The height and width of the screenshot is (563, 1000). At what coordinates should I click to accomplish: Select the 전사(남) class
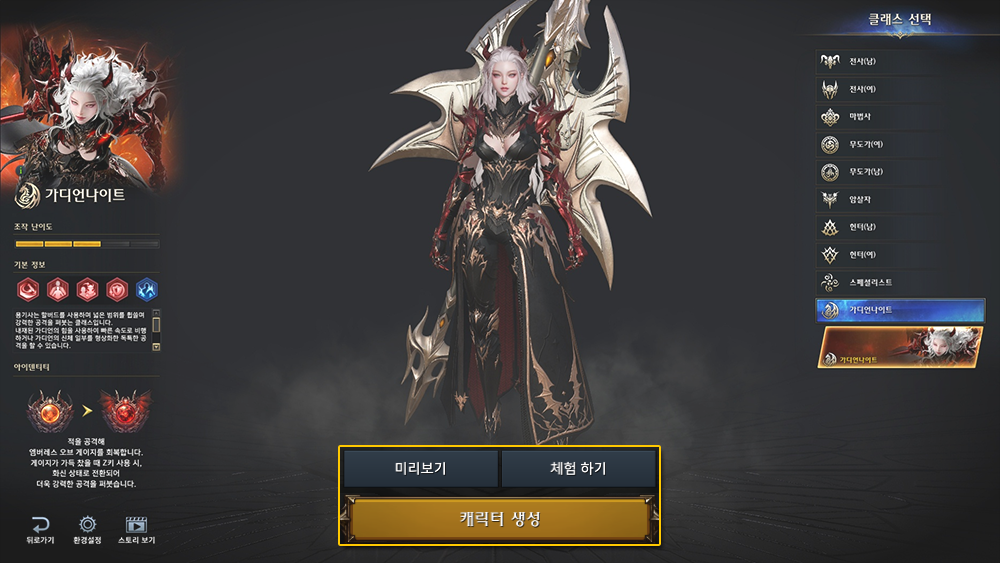[x=898, y=62]
